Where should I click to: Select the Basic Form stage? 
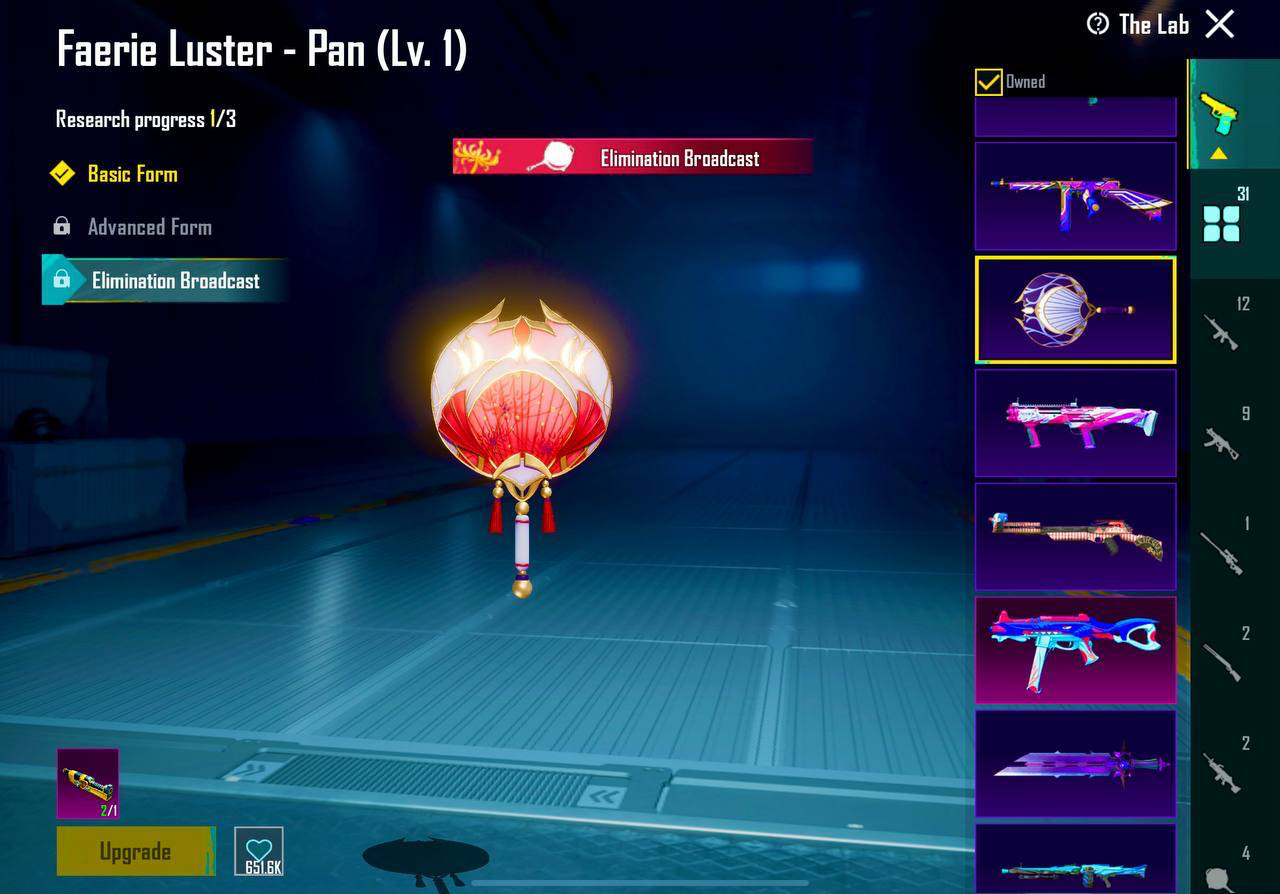[x=132, y=174]
